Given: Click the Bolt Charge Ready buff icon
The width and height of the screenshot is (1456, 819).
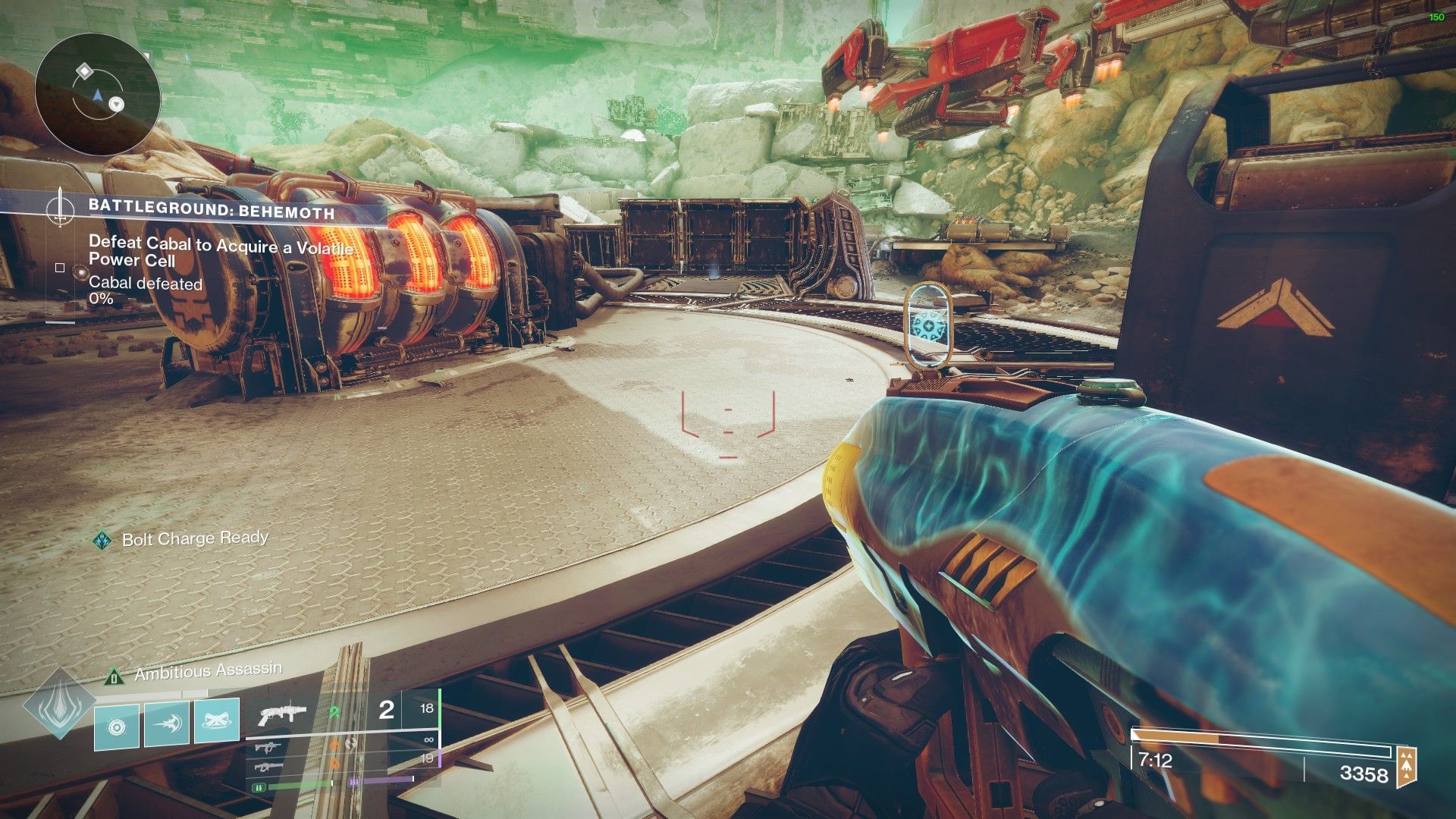Looking at the screenshot, I should [102, 540].
